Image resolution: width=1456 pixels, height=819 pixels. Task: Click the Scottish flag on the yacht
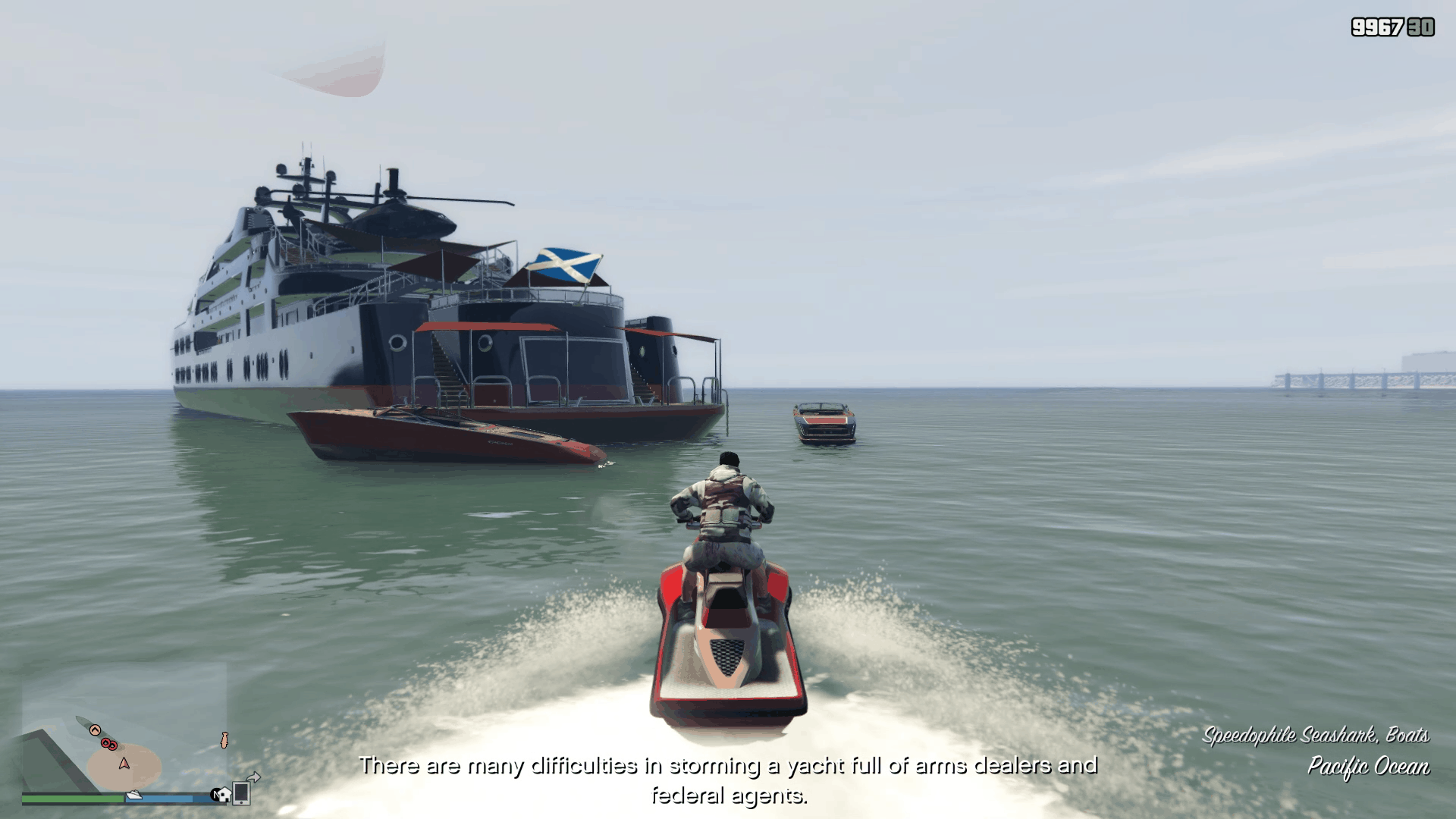563,265
